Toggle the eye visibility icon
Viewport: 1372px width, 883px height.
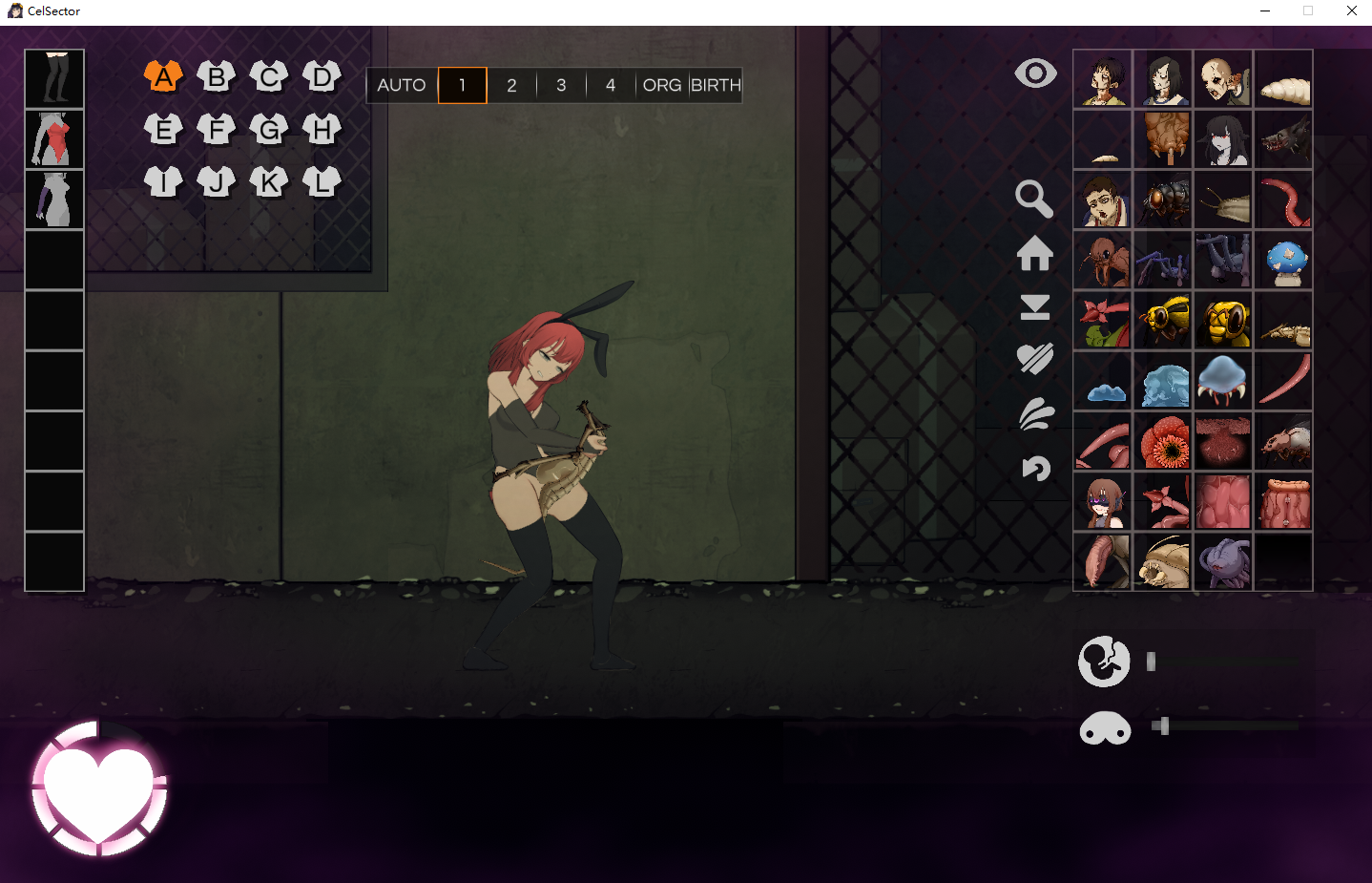pyautogui.click(x=1035, y=74)
